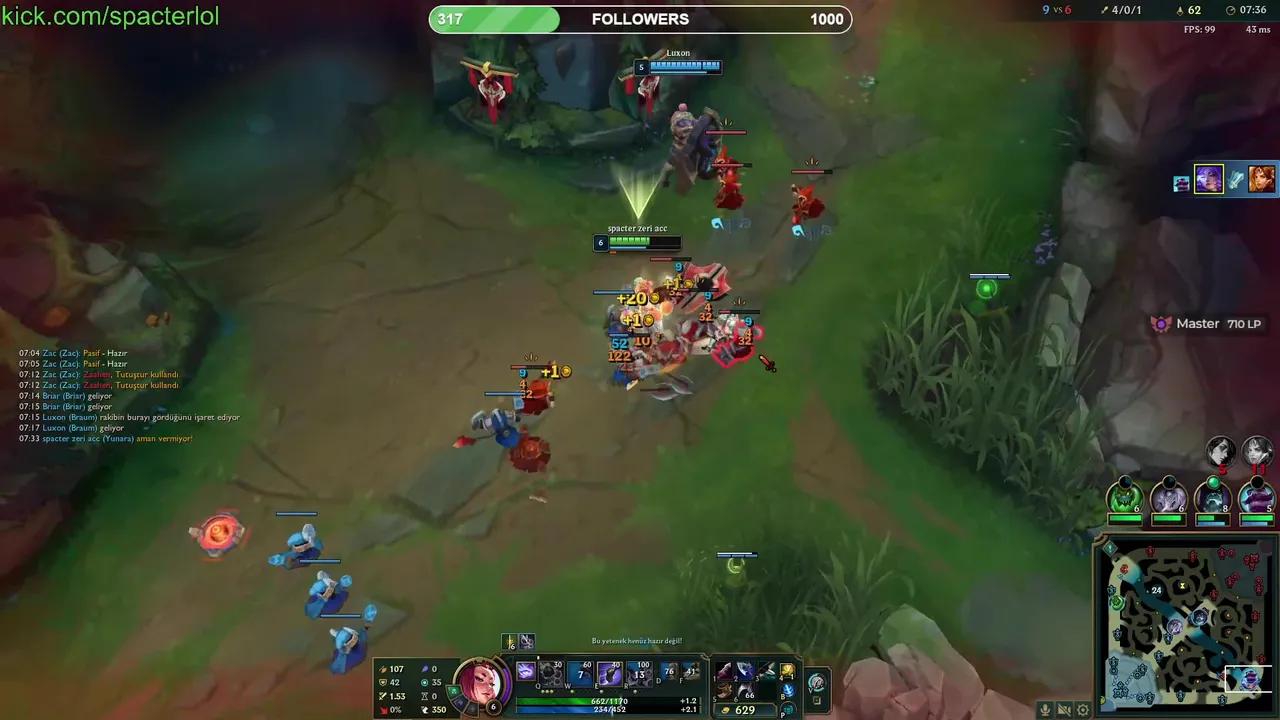Toggle the disabled camera icon

[x=1063, y=709]
